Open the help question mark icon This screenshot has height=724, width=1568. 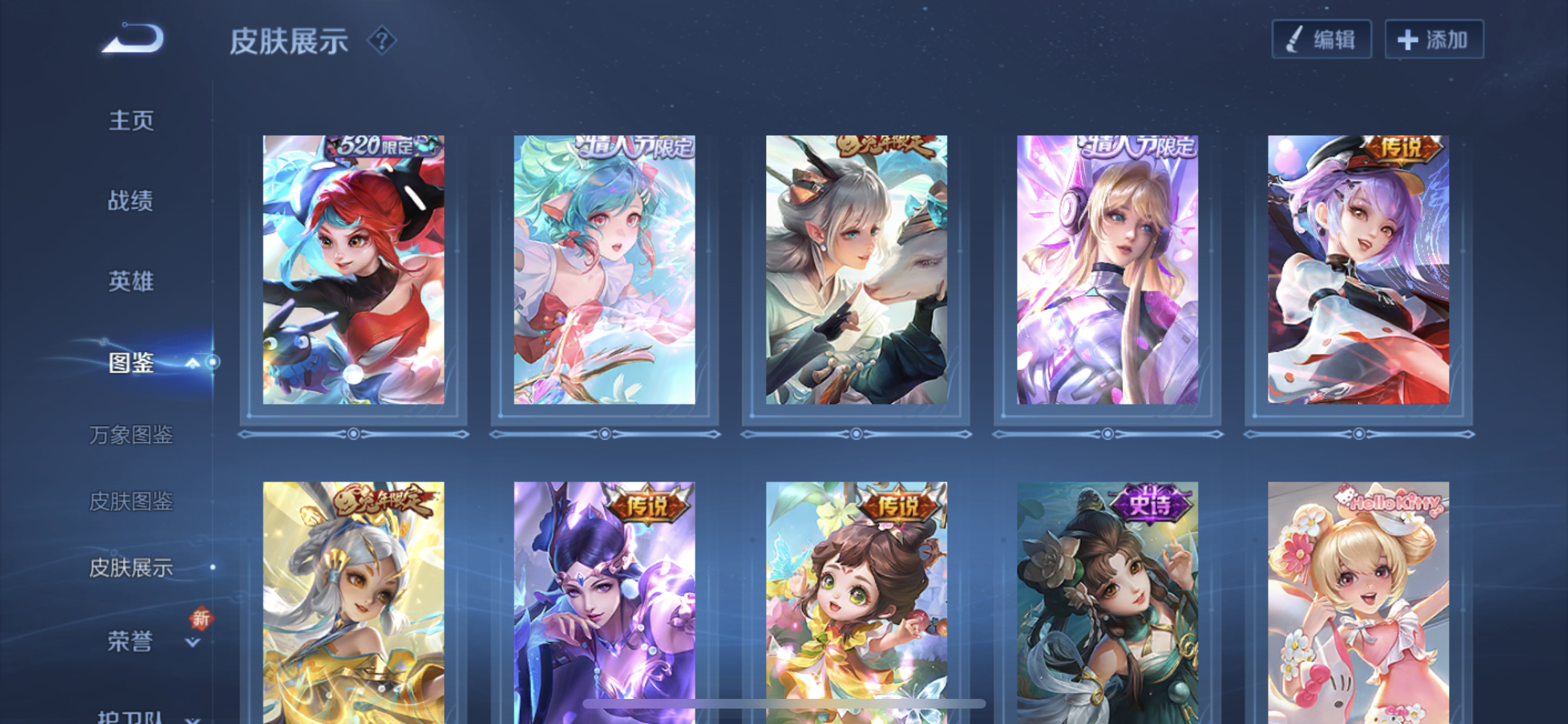(382, 41)
